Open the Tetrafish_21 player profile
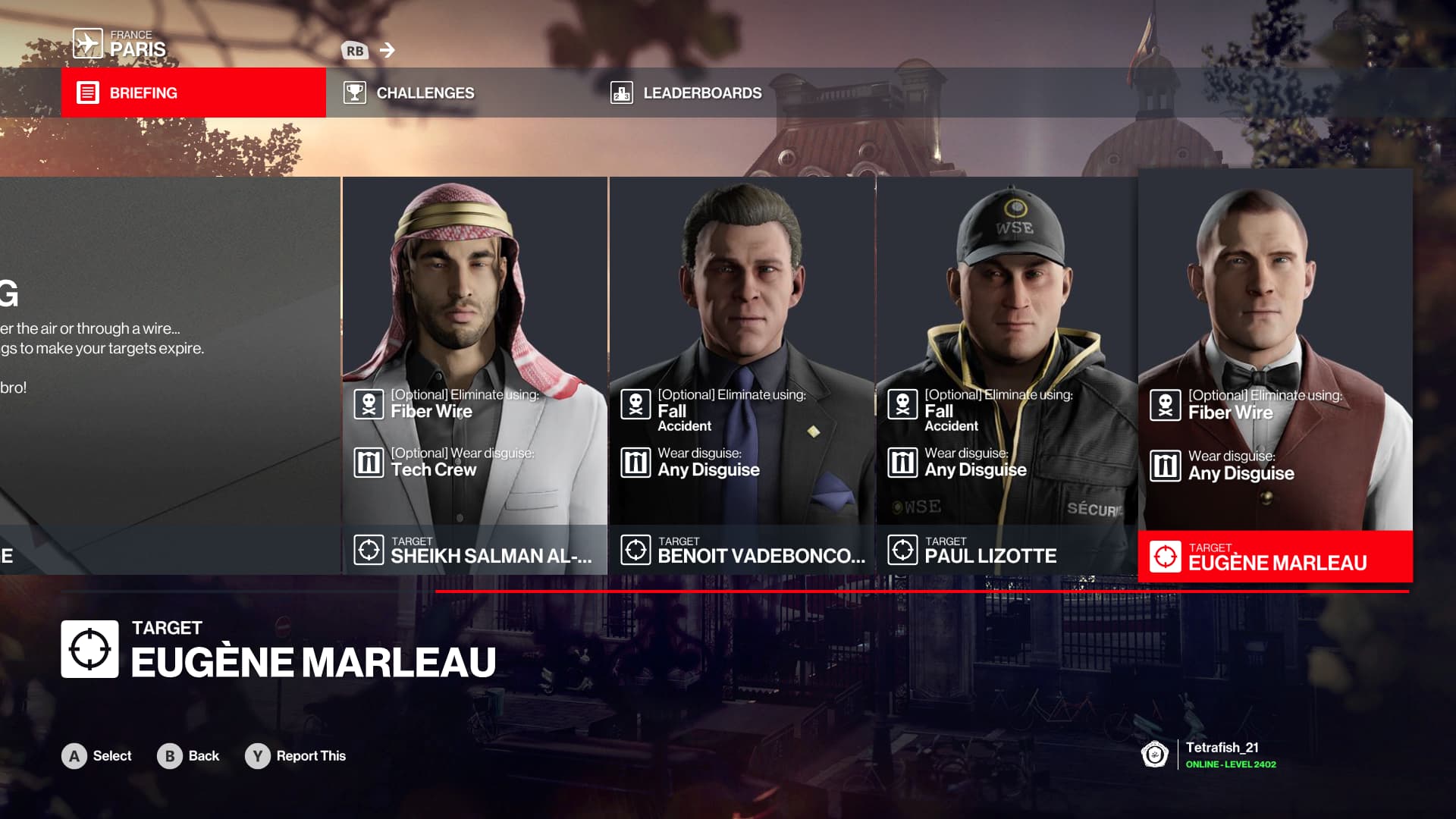The width and height of the screenshot is (1456, 819). 1221,755
